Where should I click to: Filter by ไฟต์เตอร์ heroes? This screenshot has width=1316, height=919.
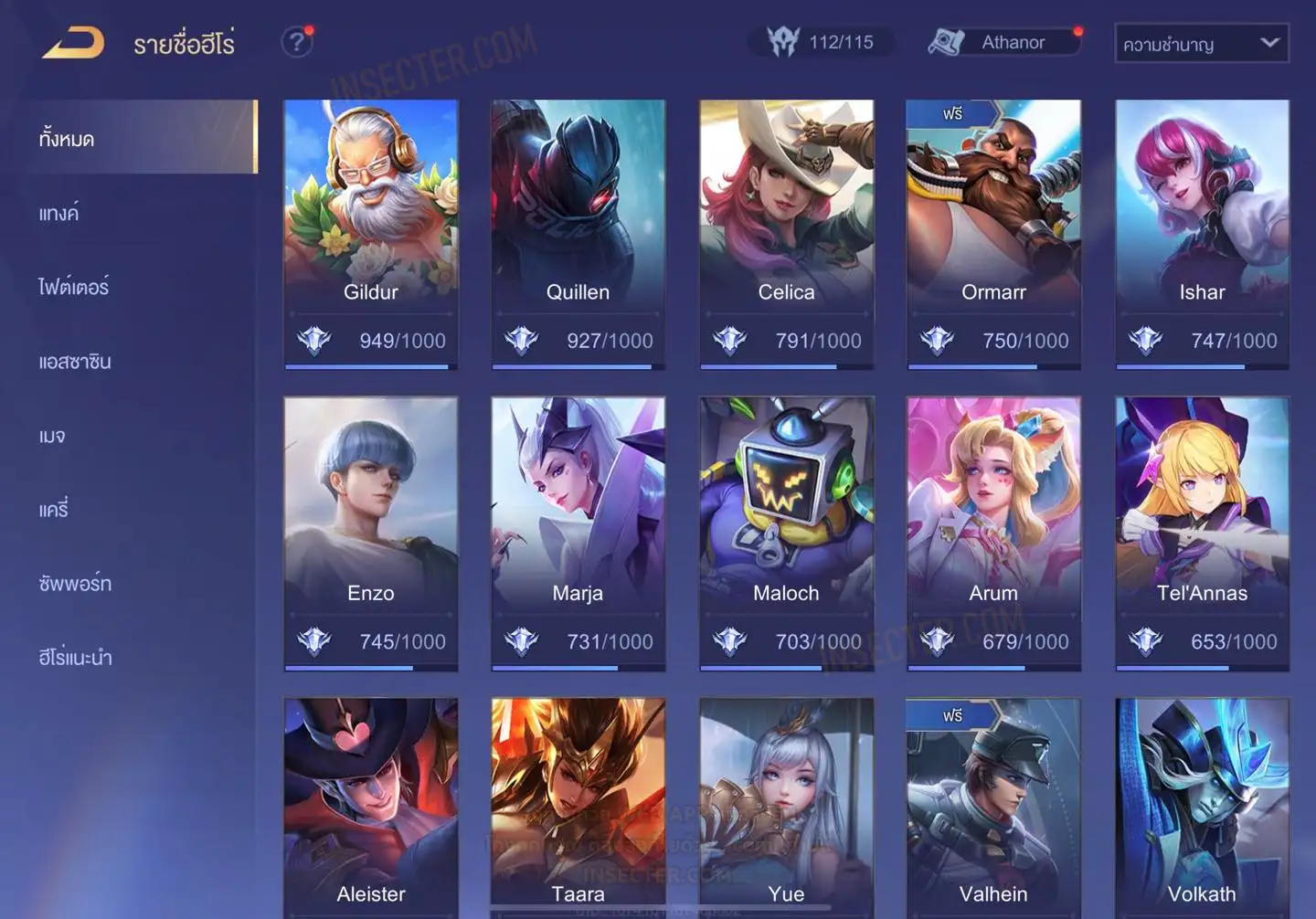(x=74, y=288)
